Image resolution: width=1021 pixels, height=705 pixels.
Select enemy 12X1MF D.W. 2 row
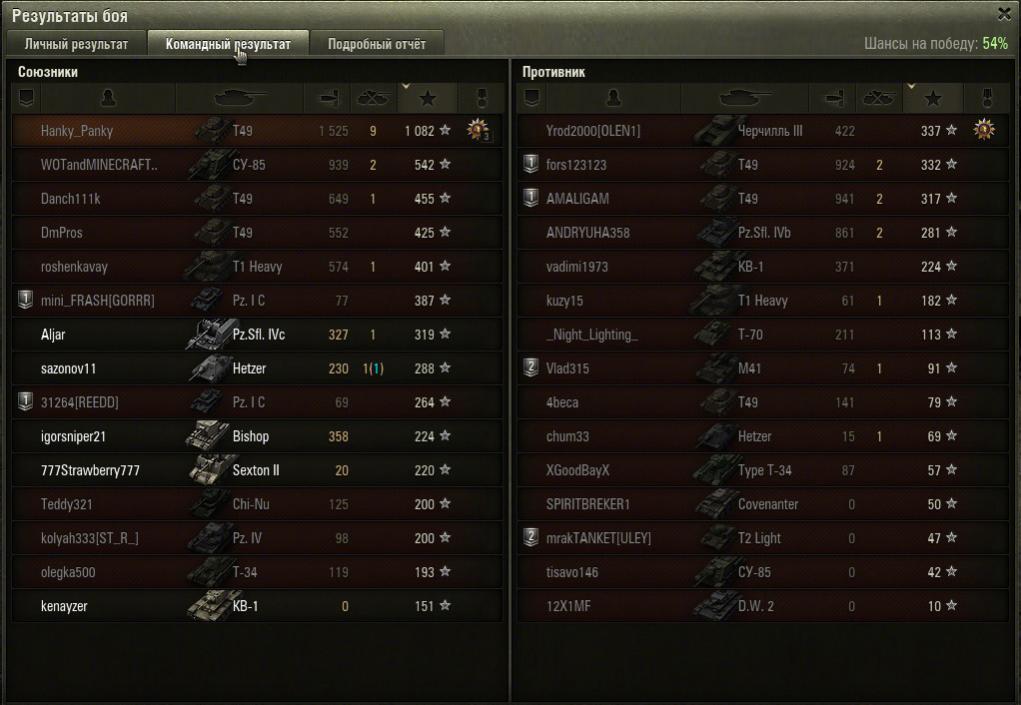tap(568, 606)
